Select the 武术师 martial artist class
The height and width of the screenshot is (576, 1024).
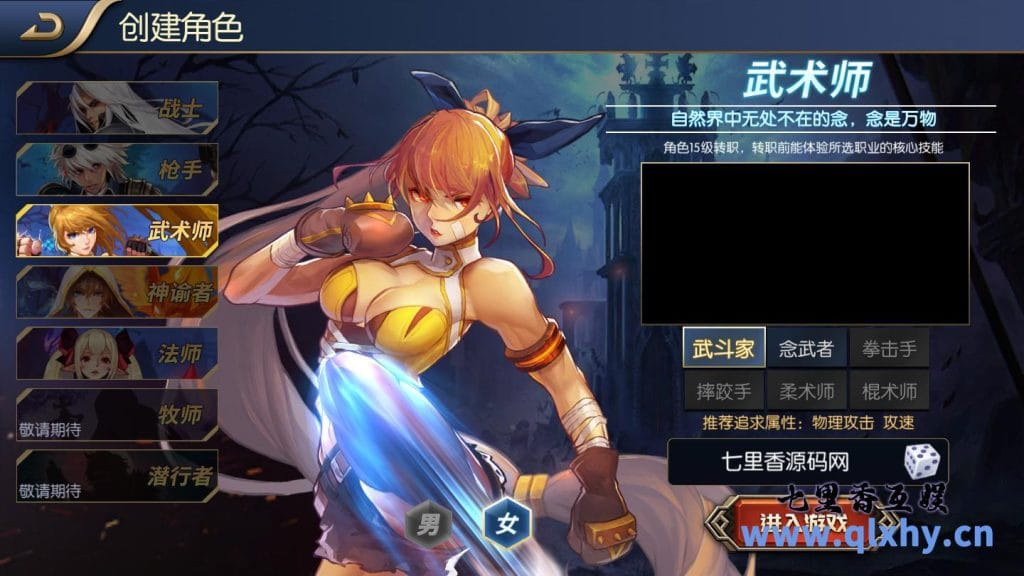(117, 231)
